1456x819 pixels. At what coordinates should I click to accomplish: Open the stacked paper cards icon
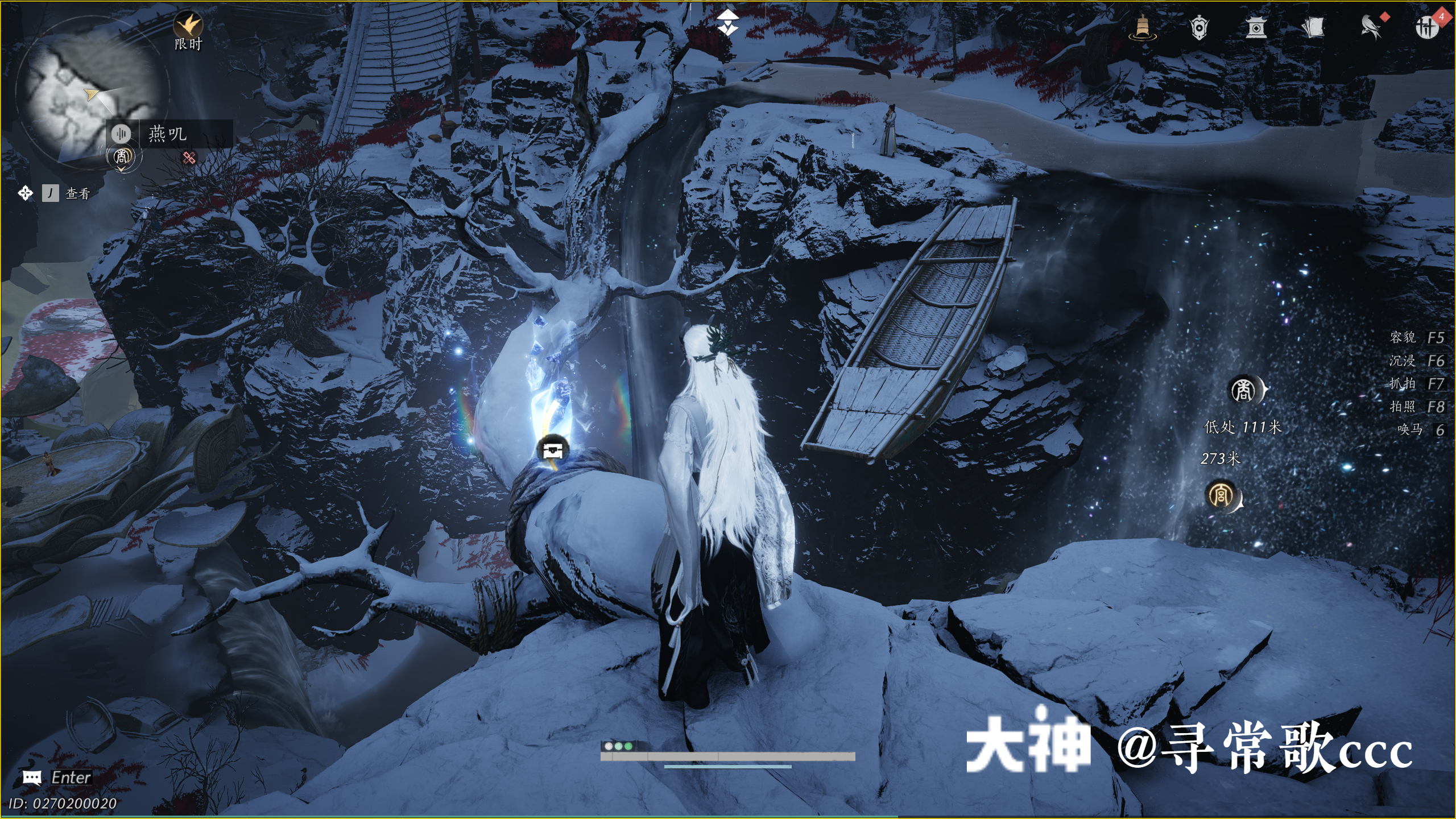click(x=1313, y=27)
